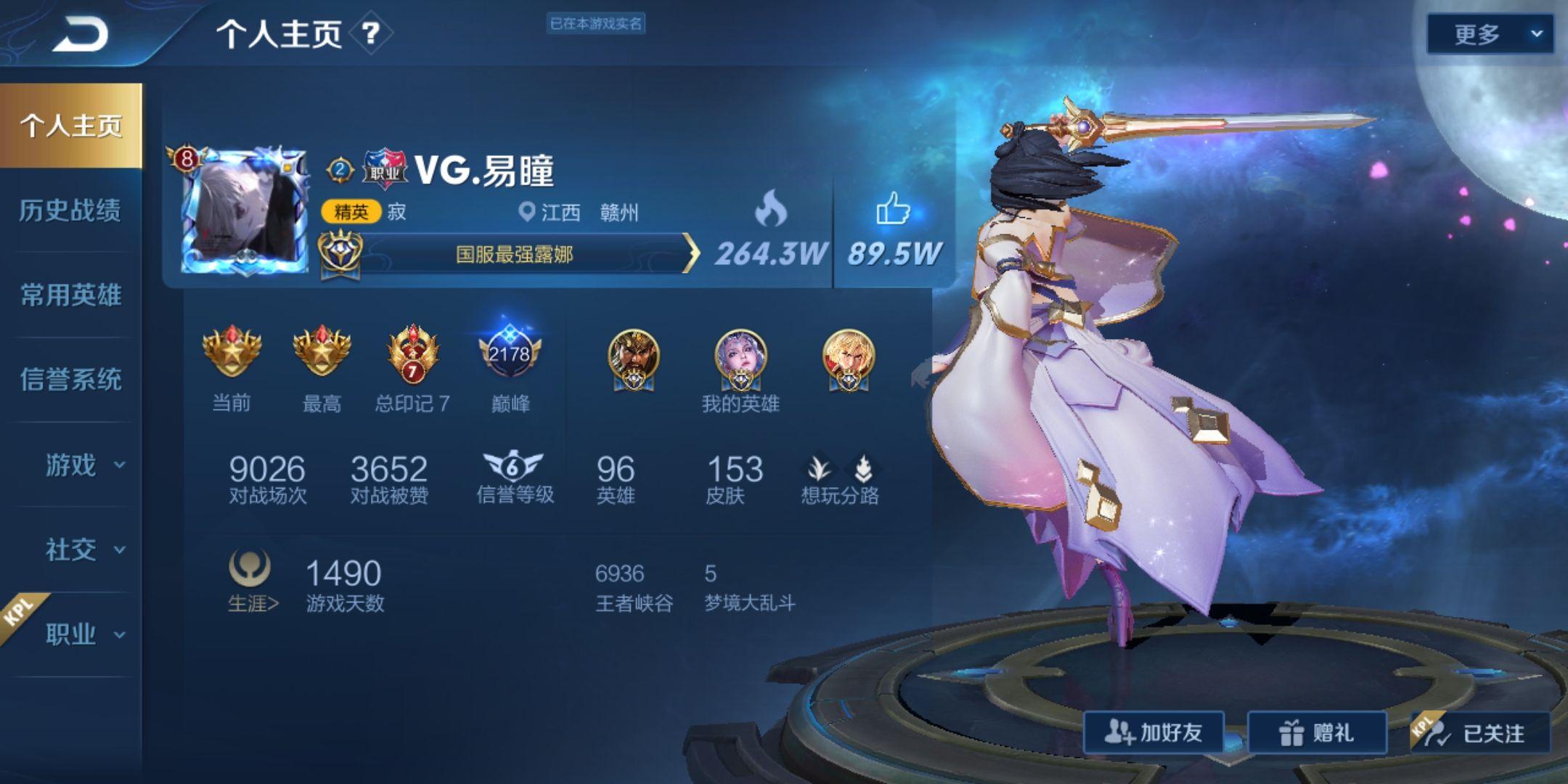Open the 常用英雄 tab
This screenshot has width=1568, height=784.
70,295
